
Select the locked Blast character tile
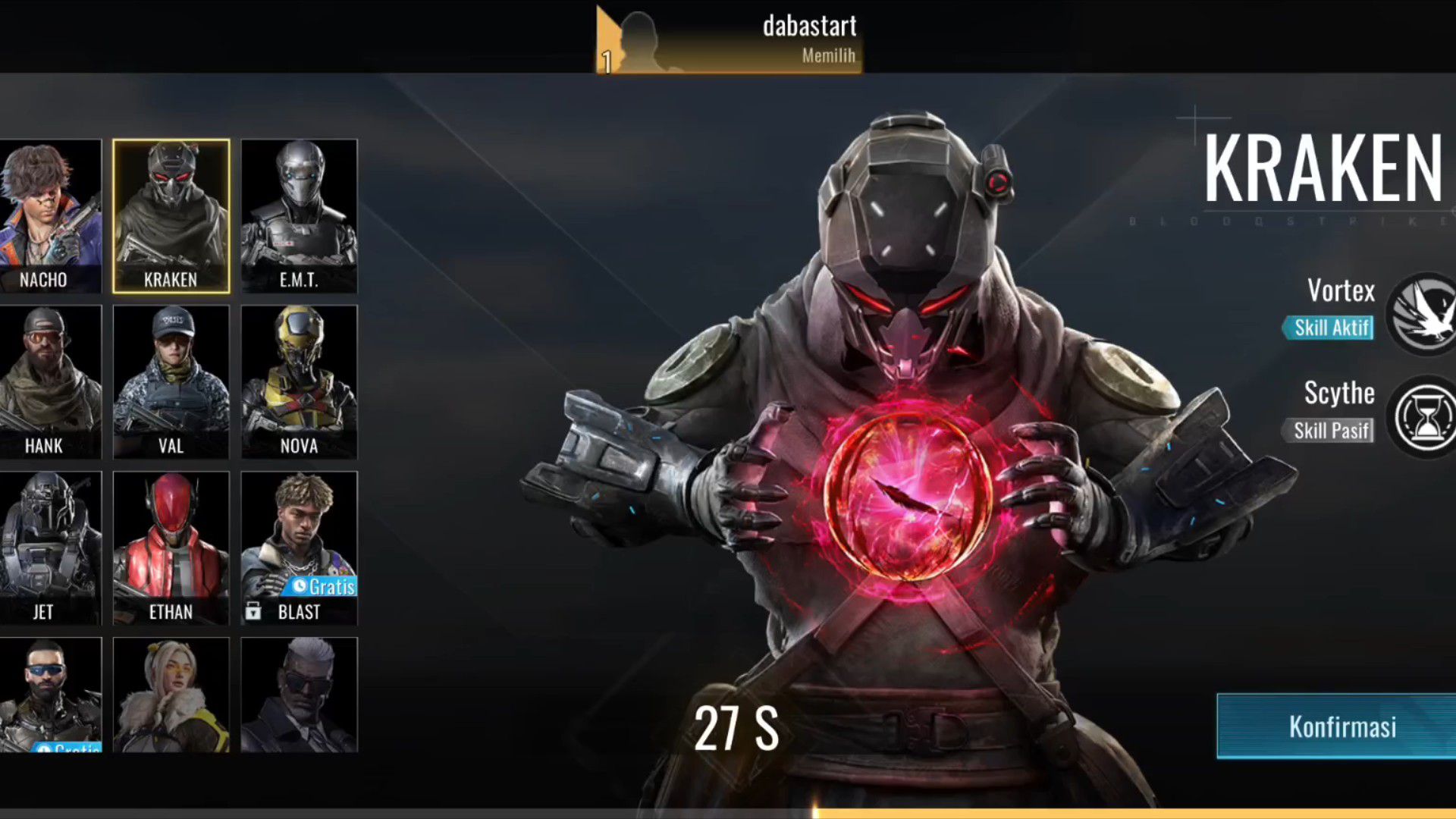tap(299, 548)
